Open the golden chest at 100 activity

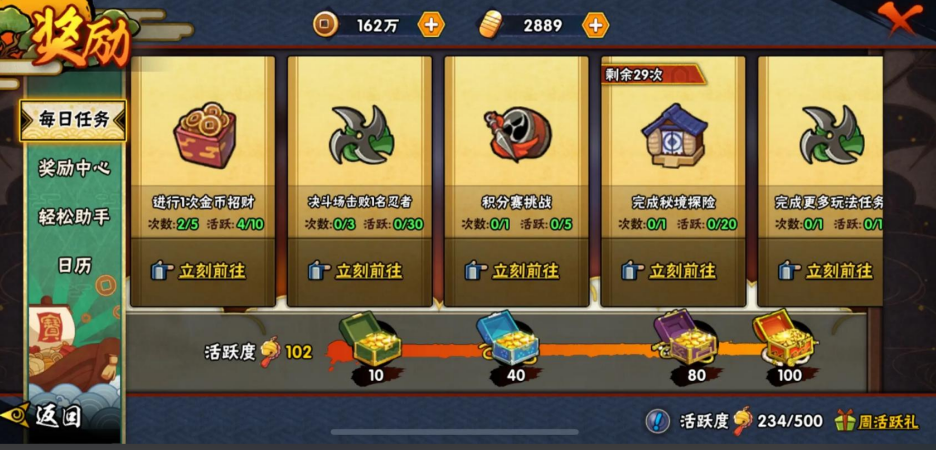coord(784,338)
